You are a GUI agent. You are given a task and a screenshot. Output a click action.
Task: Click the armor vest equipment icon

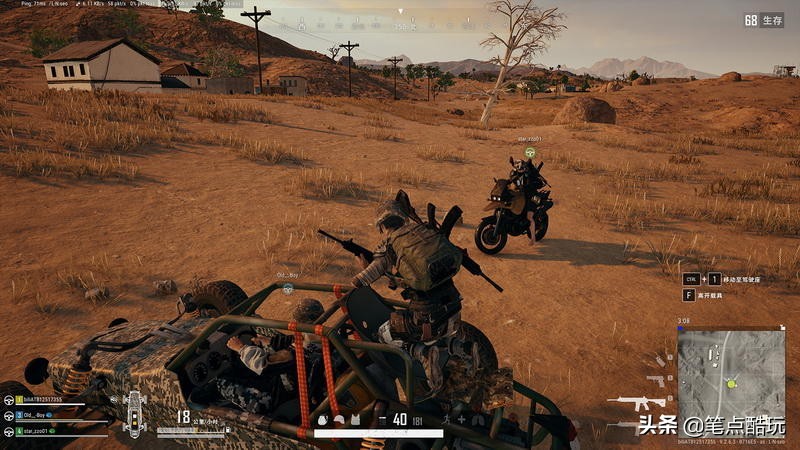coord(357,420)
